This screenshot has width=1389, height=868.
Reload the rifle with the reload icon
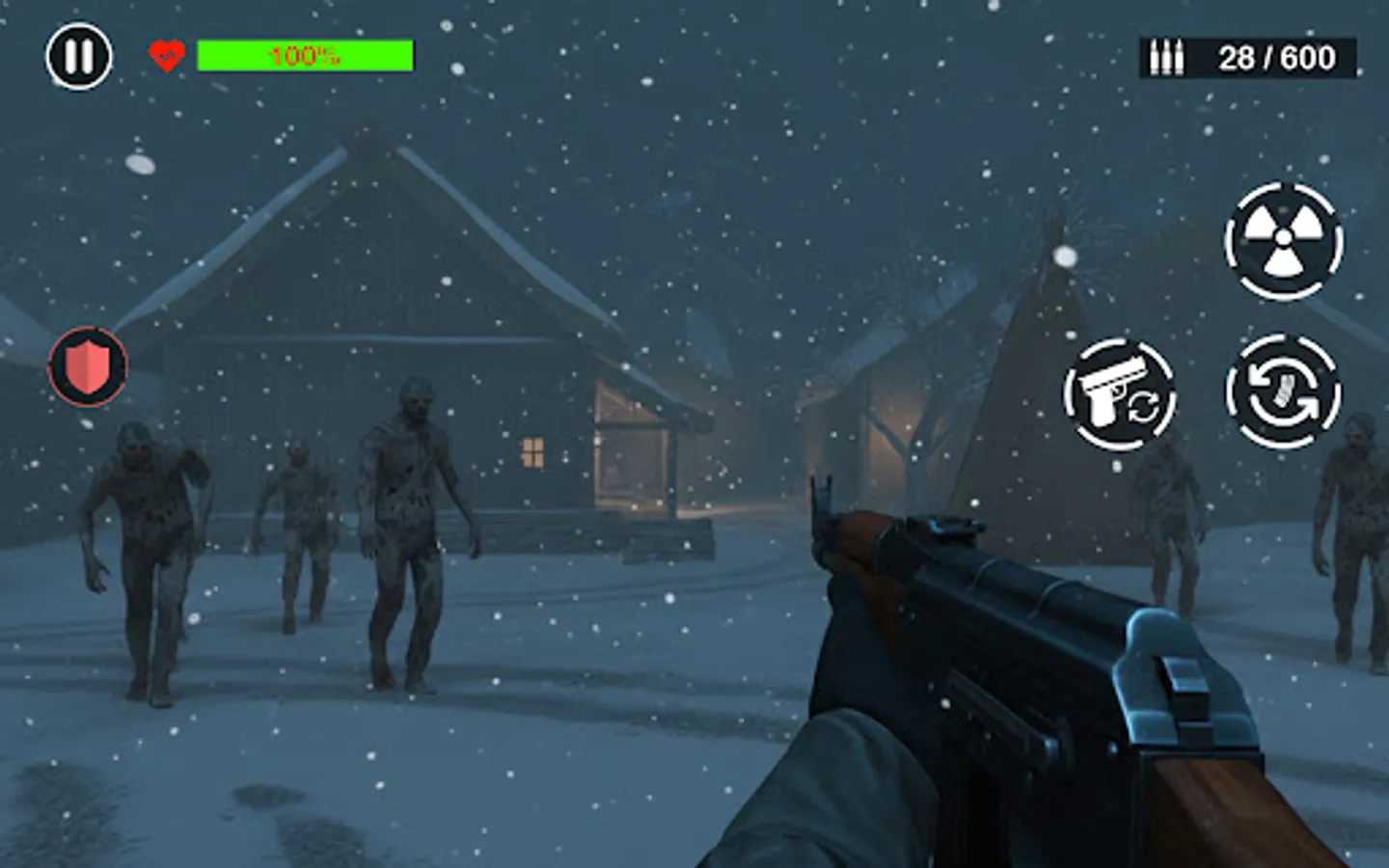[x=1284, y=393]
